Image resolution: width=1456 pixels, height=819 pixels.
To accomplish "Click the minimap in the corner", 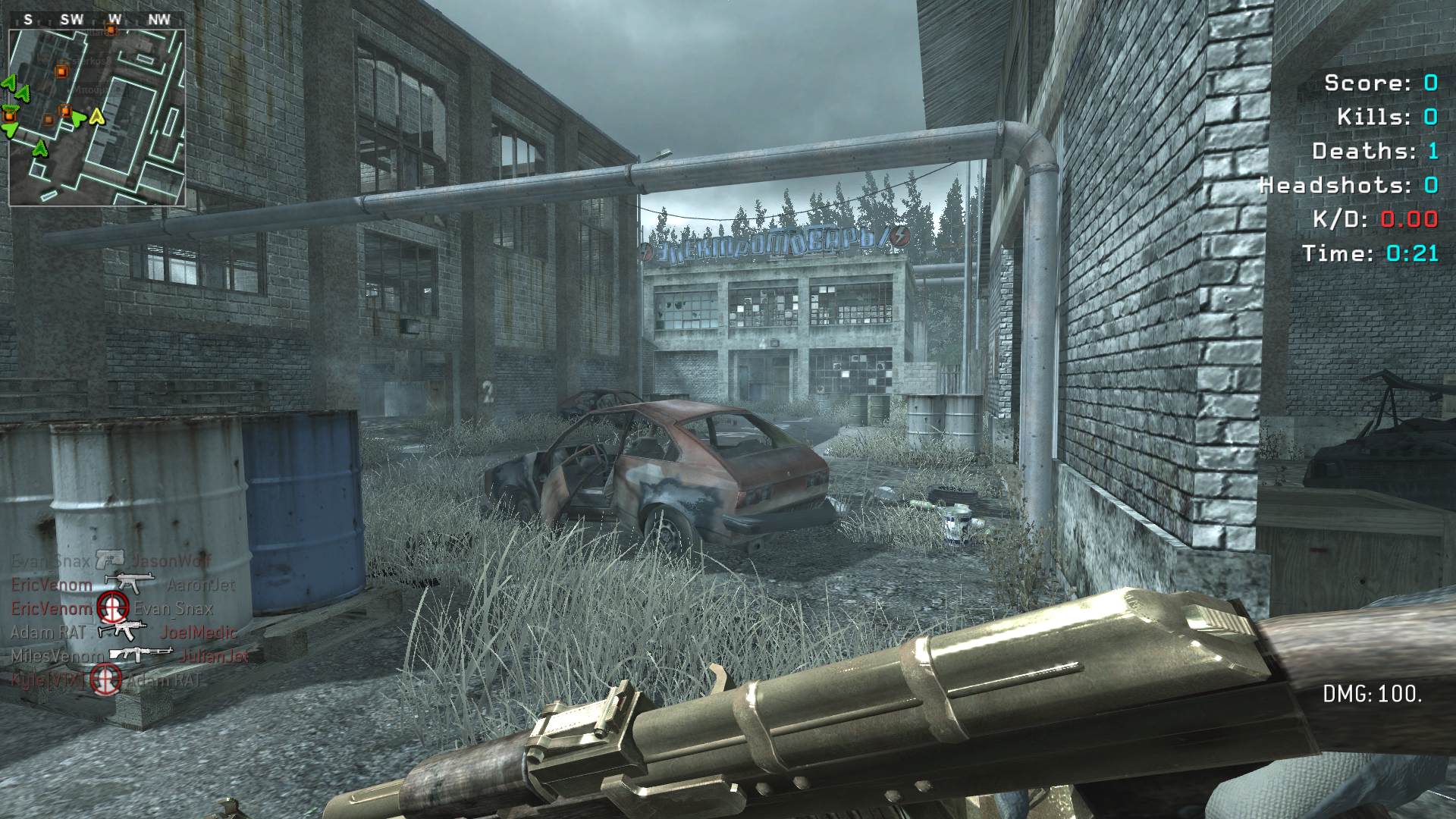I will tap(97, 118).
